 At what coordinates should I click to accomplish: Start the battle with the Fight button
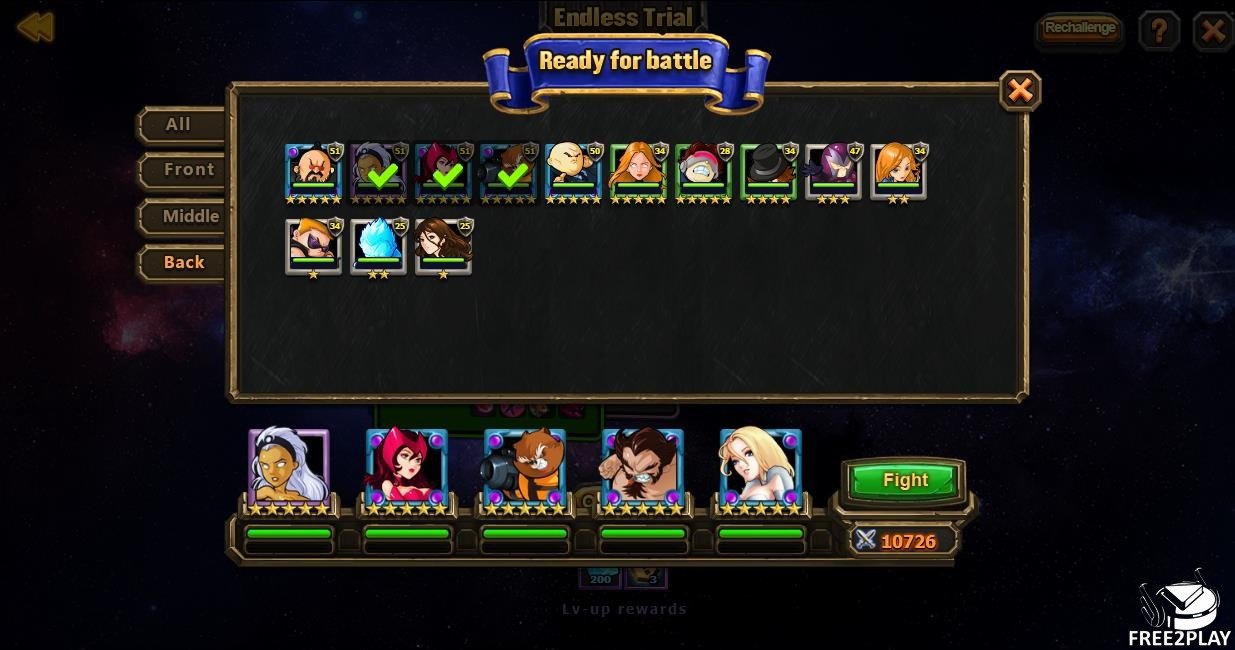pyautogui.click(x=905, y=481)
